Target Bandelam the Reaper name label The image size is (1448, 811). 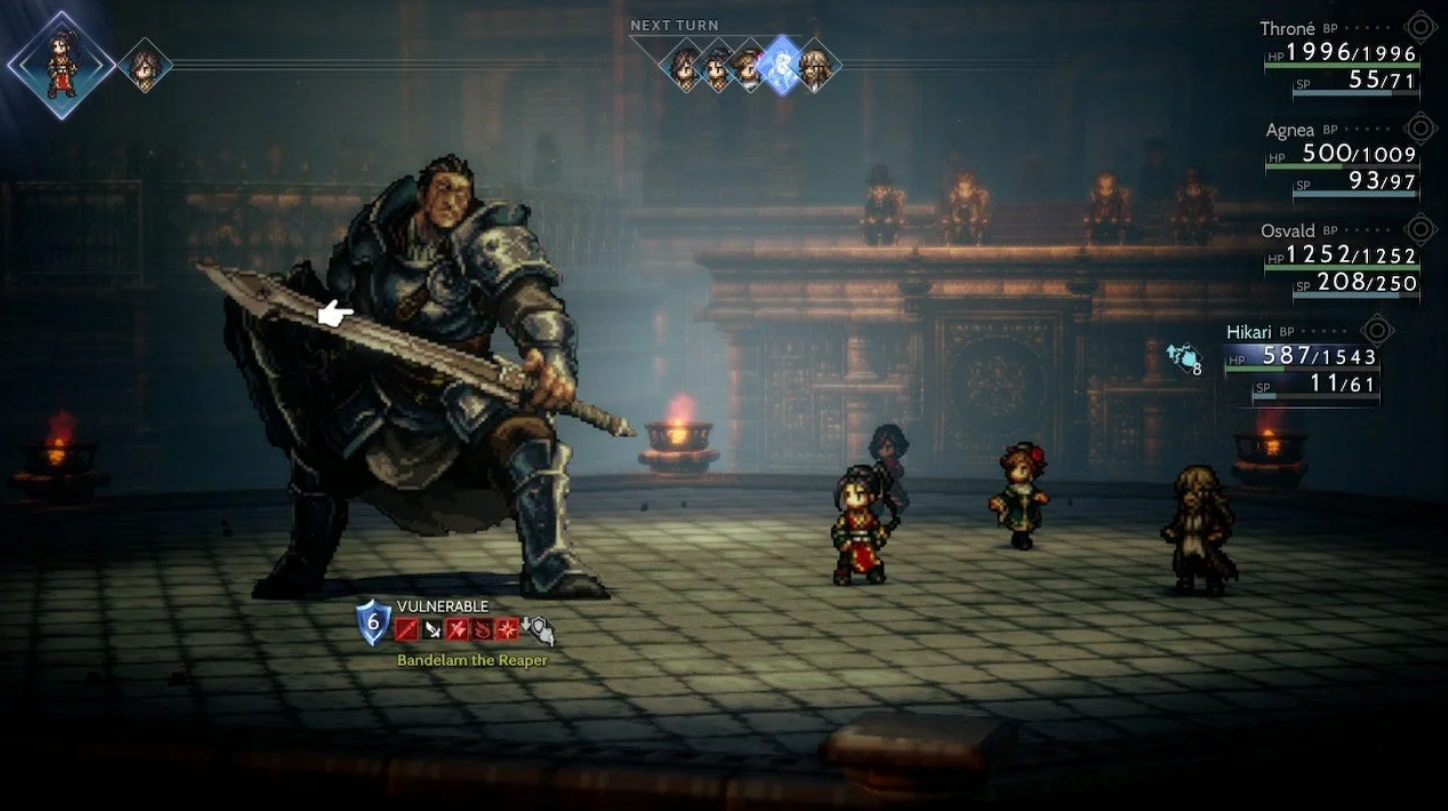pyautogui.click(x=472, y=660)
